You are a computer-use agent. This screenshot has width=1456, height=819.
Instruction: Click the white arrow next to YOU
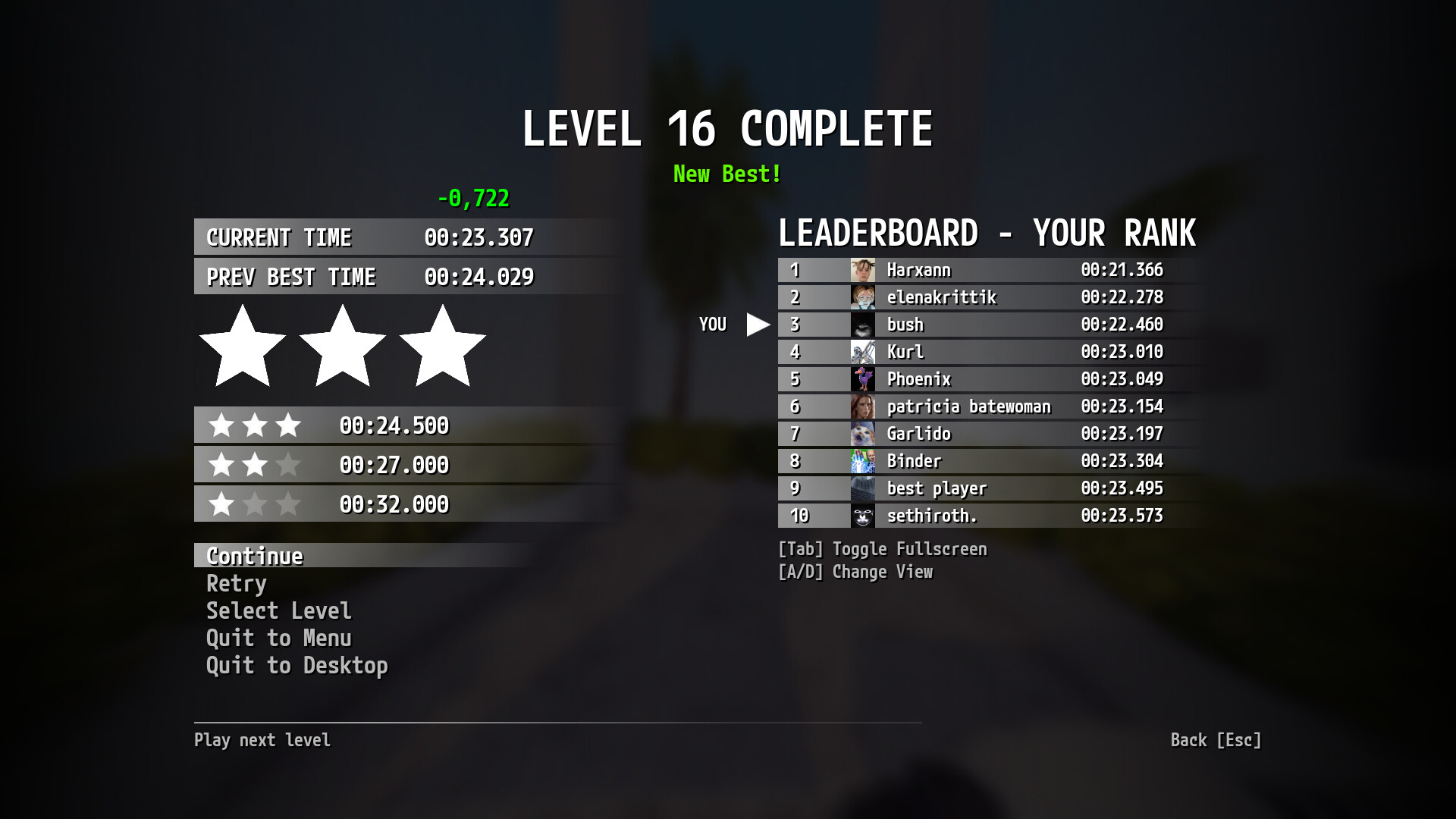click(756, 324)
